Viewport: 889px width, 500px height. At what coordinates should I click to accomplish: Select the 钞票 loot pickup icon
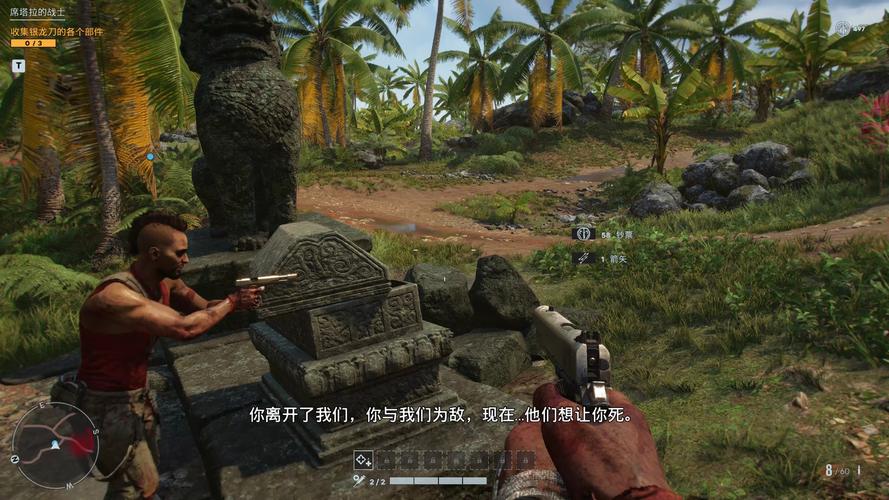tap(583, 233)
